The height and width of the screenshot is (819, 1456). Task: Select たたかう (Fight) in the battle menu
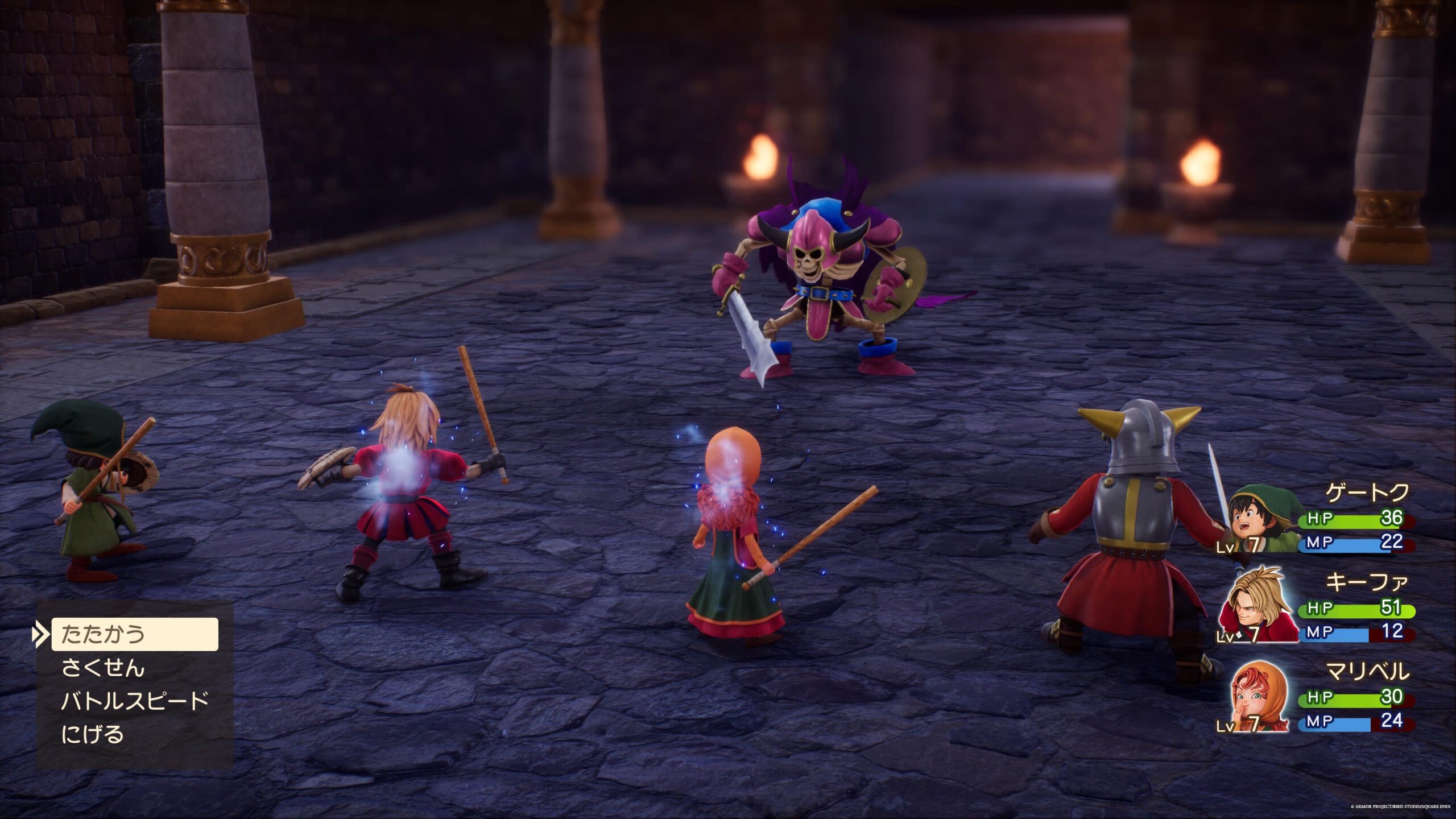134,634
